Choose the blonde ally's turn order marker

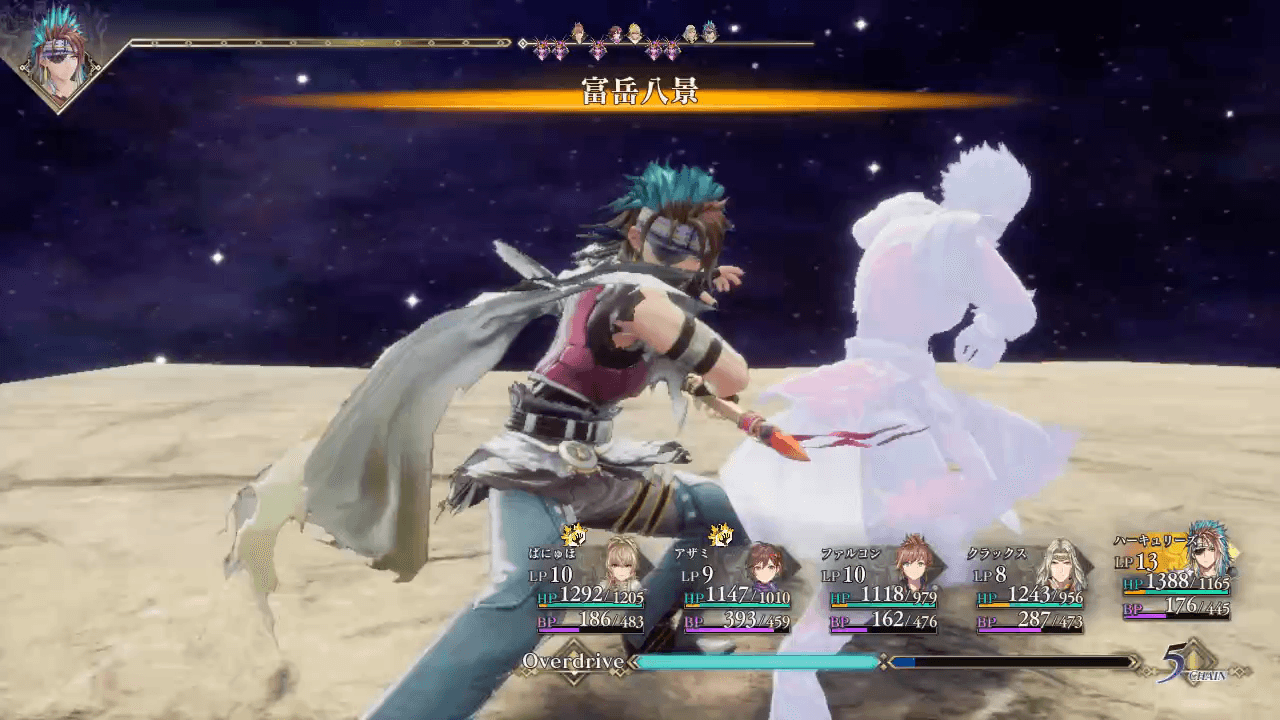(x=634, y=31)
